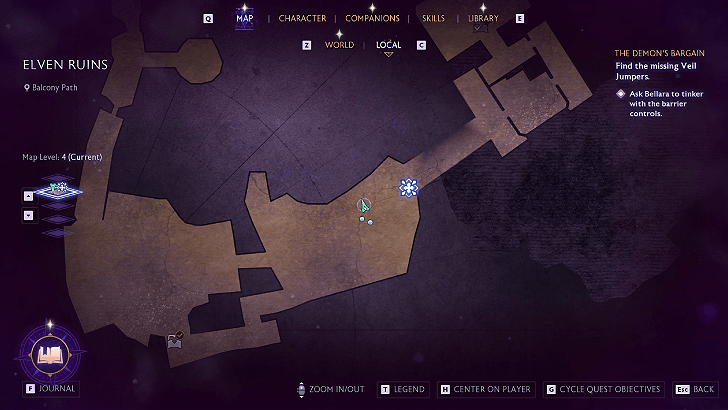Go back from the map screen

(x=696, y=389)
